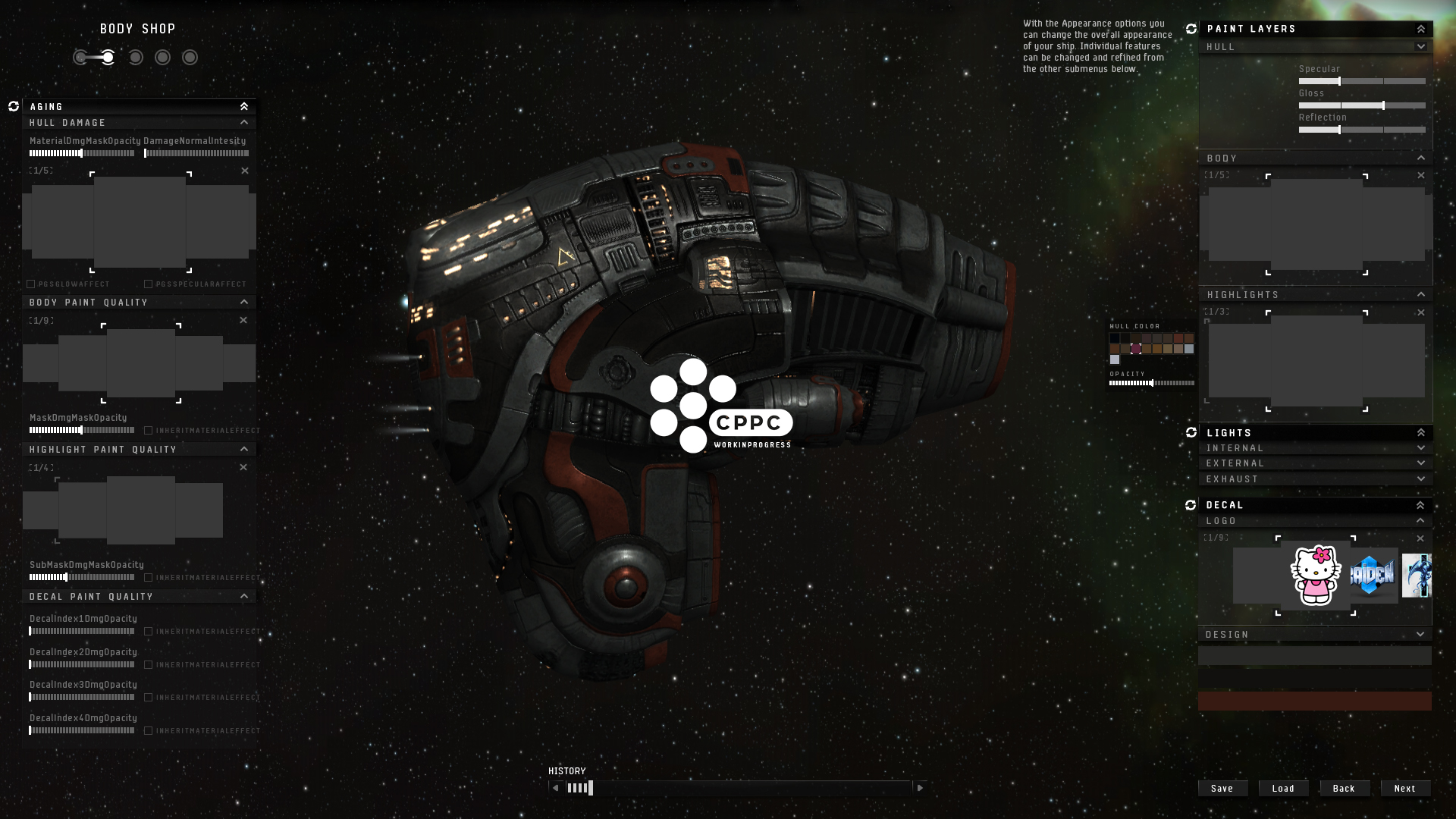Screen dimensions: 1456x819
Task: Expand the External lights section
Action: (1420, 463)
